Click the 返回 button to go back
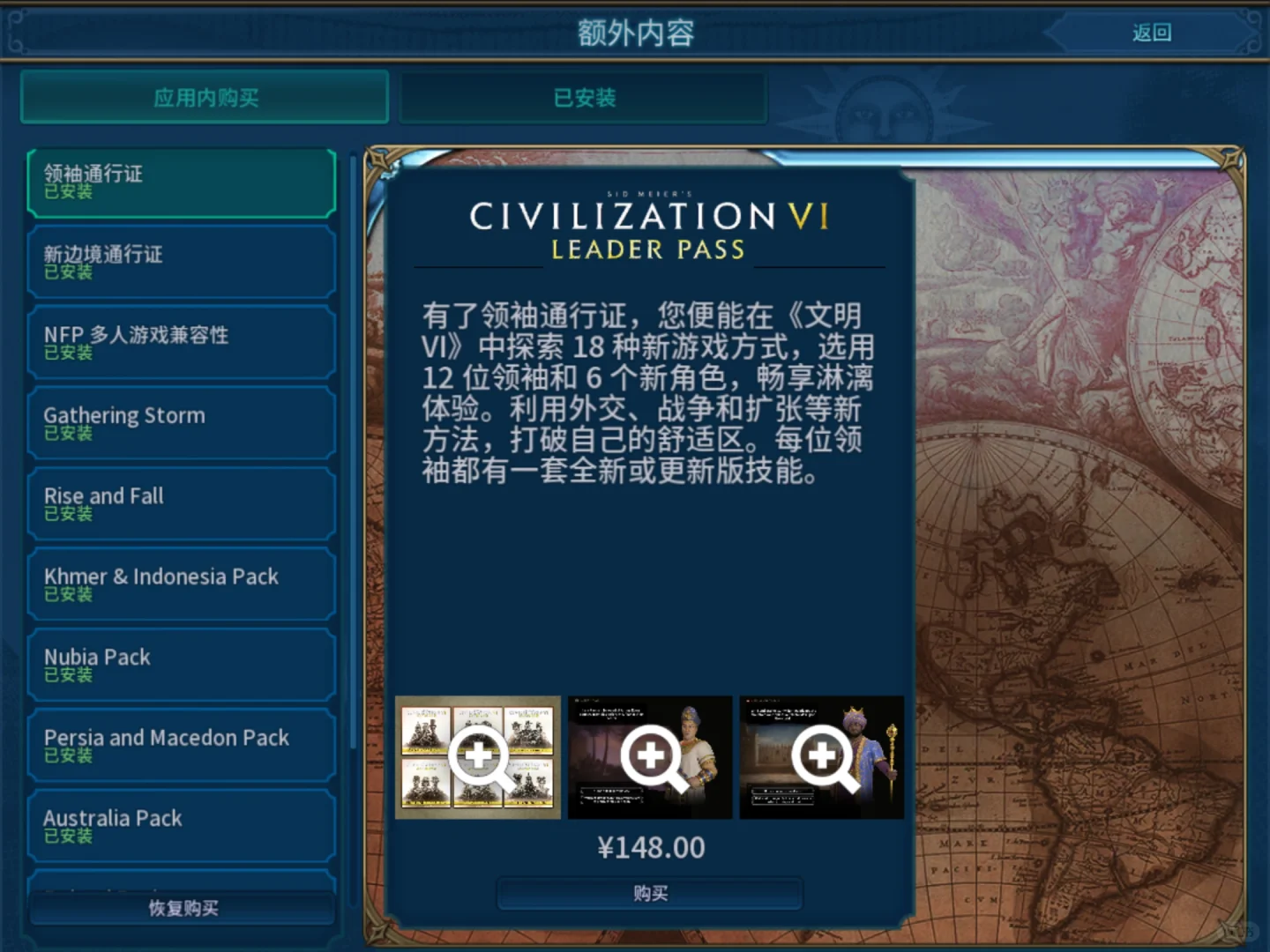This screenshot has width=1270, height=952. pyautogui.click(x=1149, y=32)
